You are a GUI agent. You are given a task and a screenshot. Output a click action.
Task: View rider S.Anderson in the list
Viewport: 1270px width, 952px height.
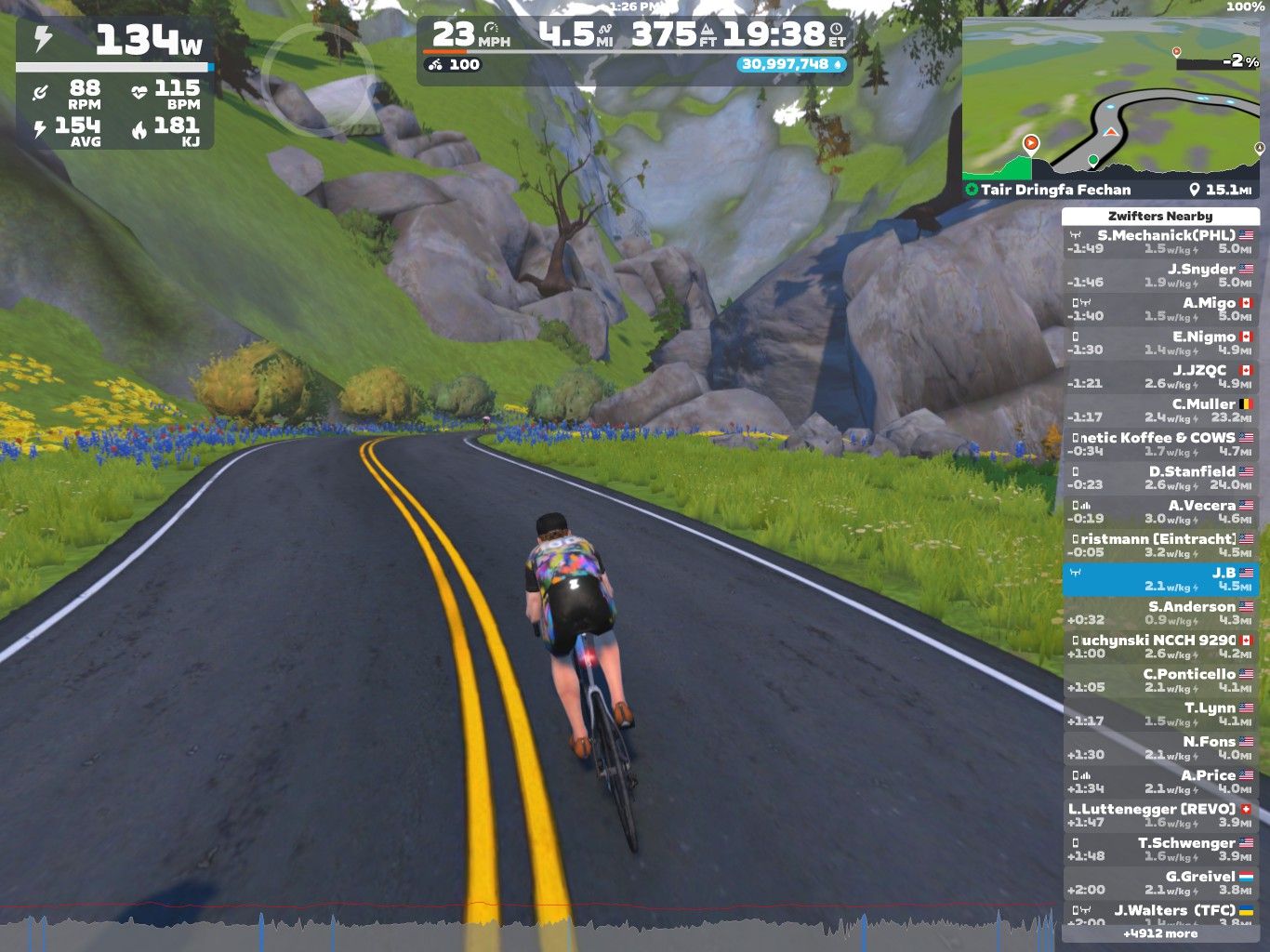tap(1160, 614)
